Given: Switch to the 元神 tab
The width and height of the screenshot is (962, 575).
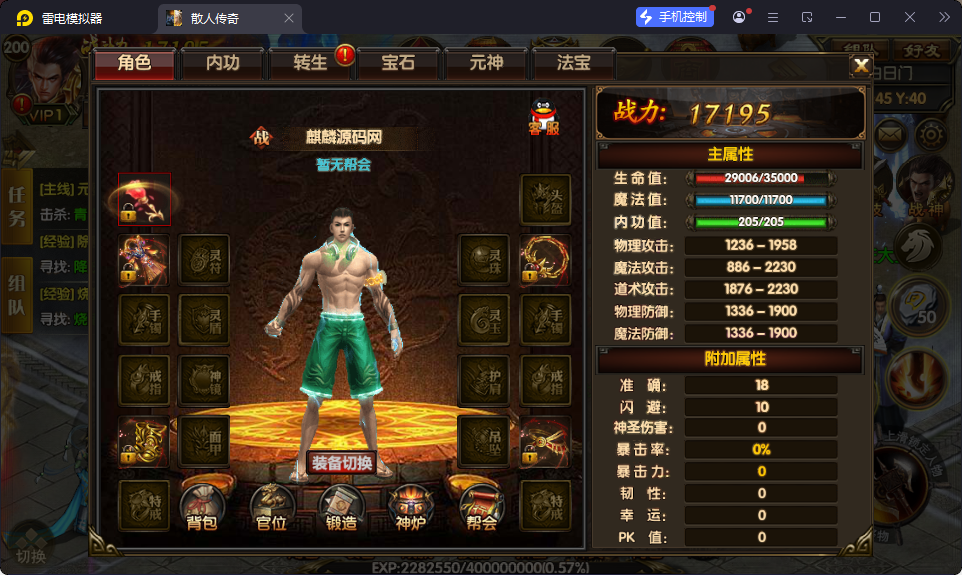Looking at the screenshot, I should pyautogui.click(x=486, y=63).
